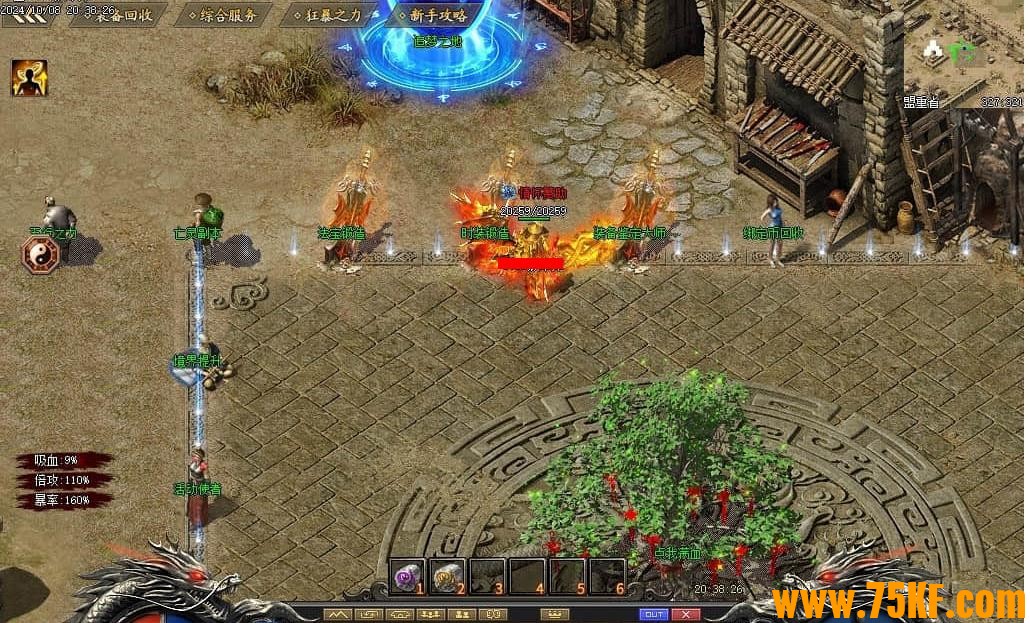
Task: Open the 装备回收 equipment recycle menu
Action: (124, 15)
